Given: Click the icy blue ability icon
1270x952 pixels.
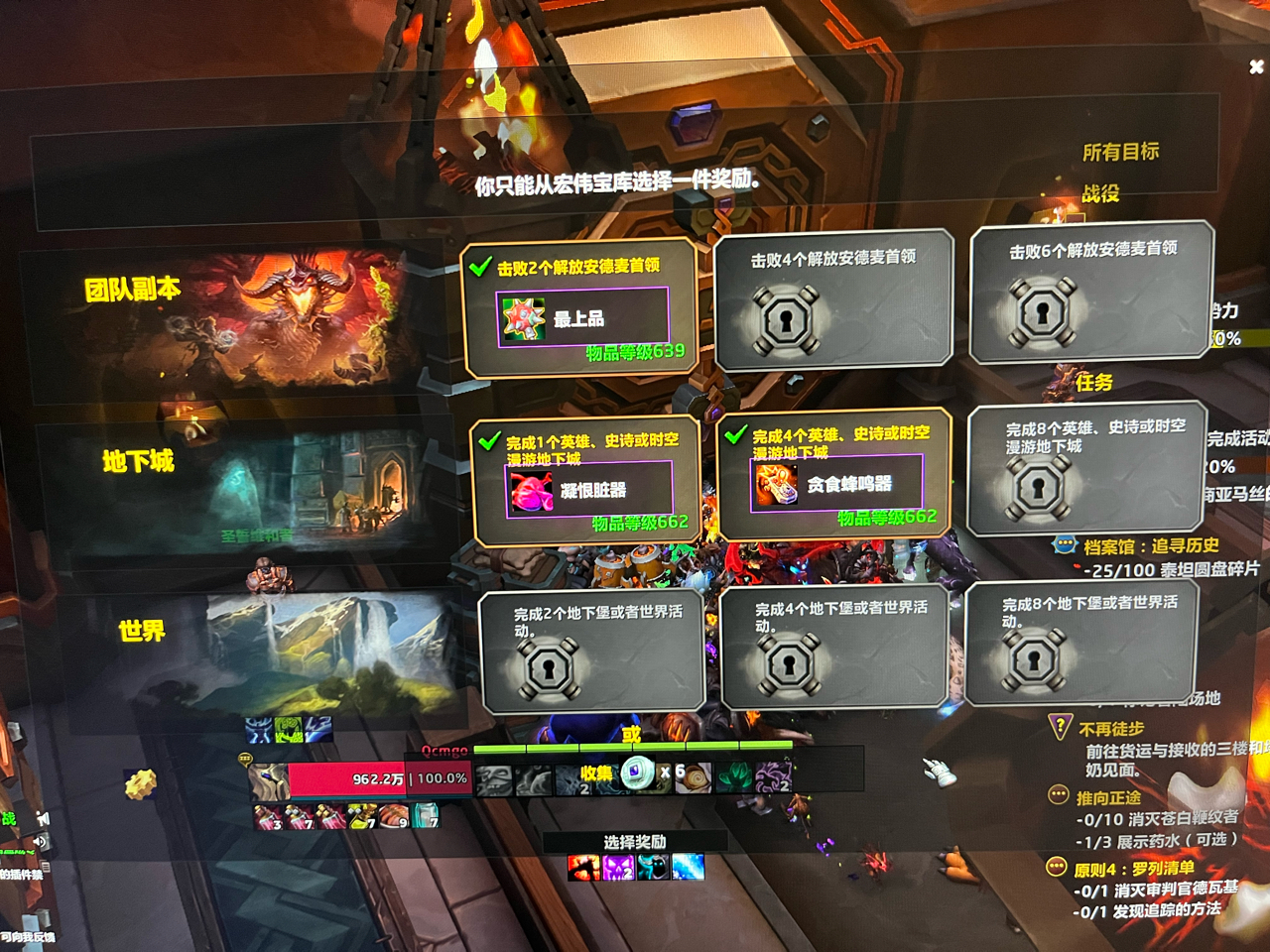Looking at the screenshot, I should 688,868.
